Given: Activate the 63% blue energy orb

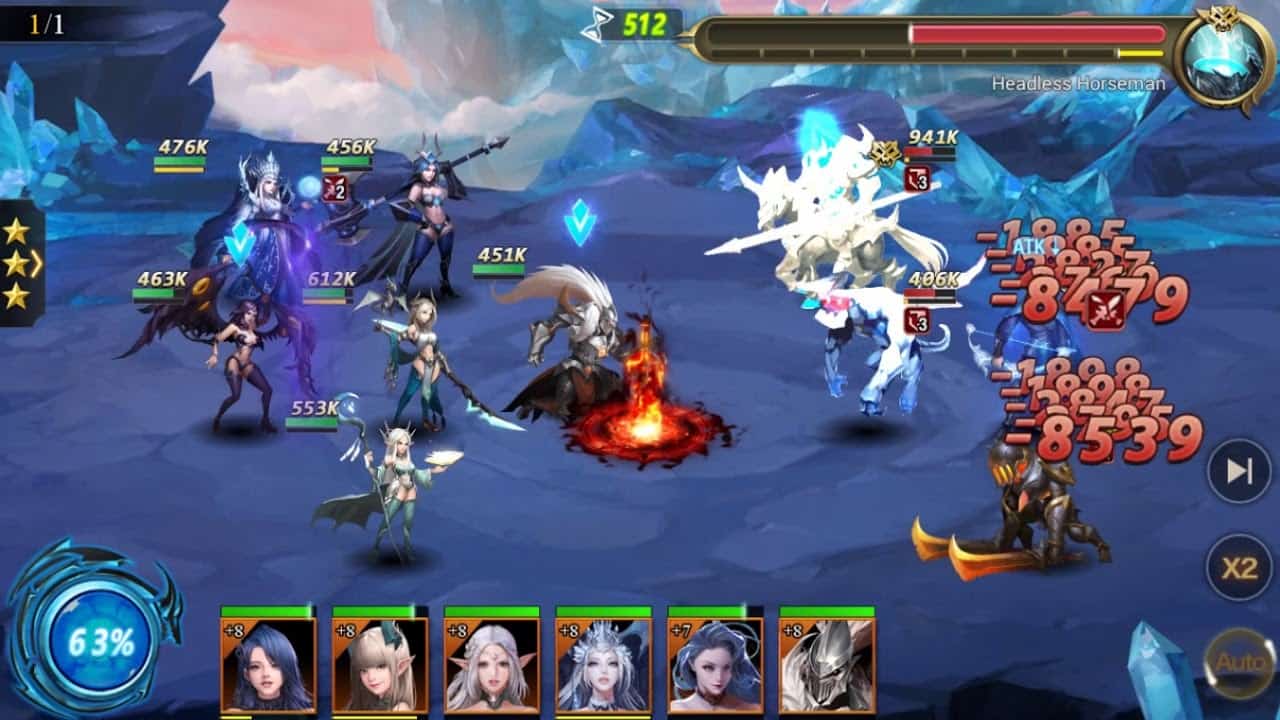Looking at the screenshot, I should tap(100, 642).
